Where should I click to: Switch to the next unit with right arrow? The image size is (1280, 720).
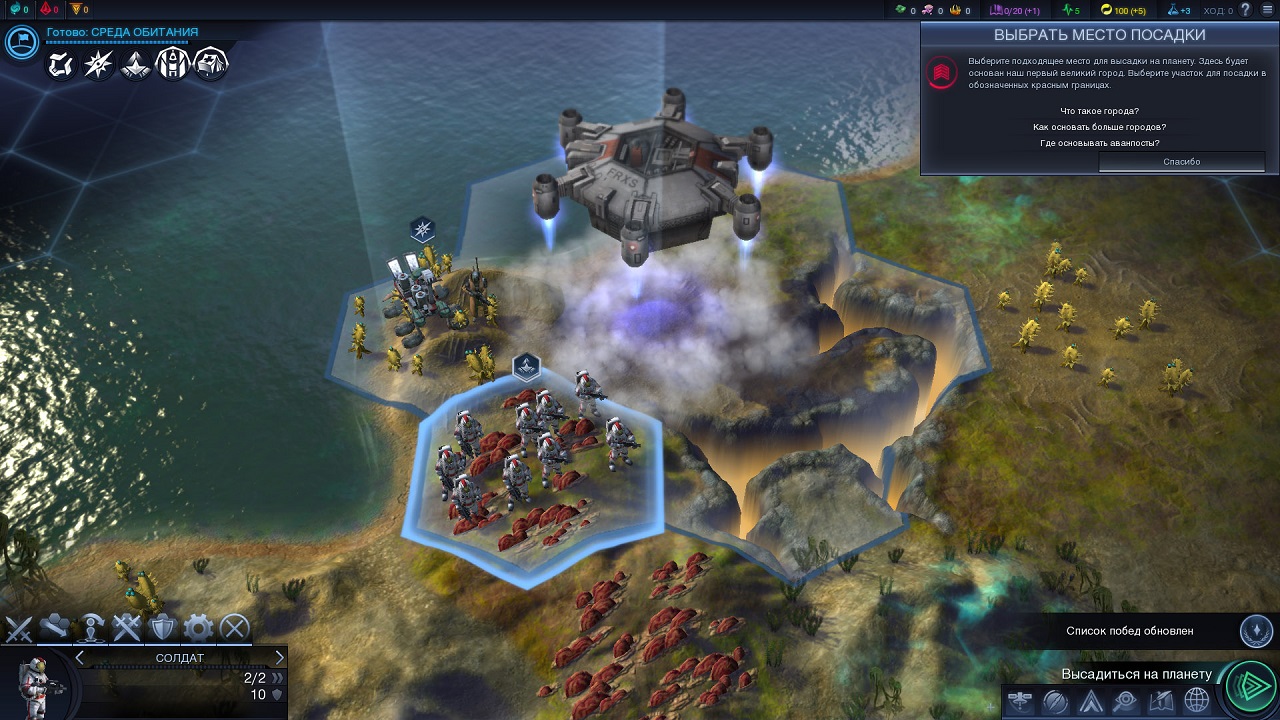279,657
